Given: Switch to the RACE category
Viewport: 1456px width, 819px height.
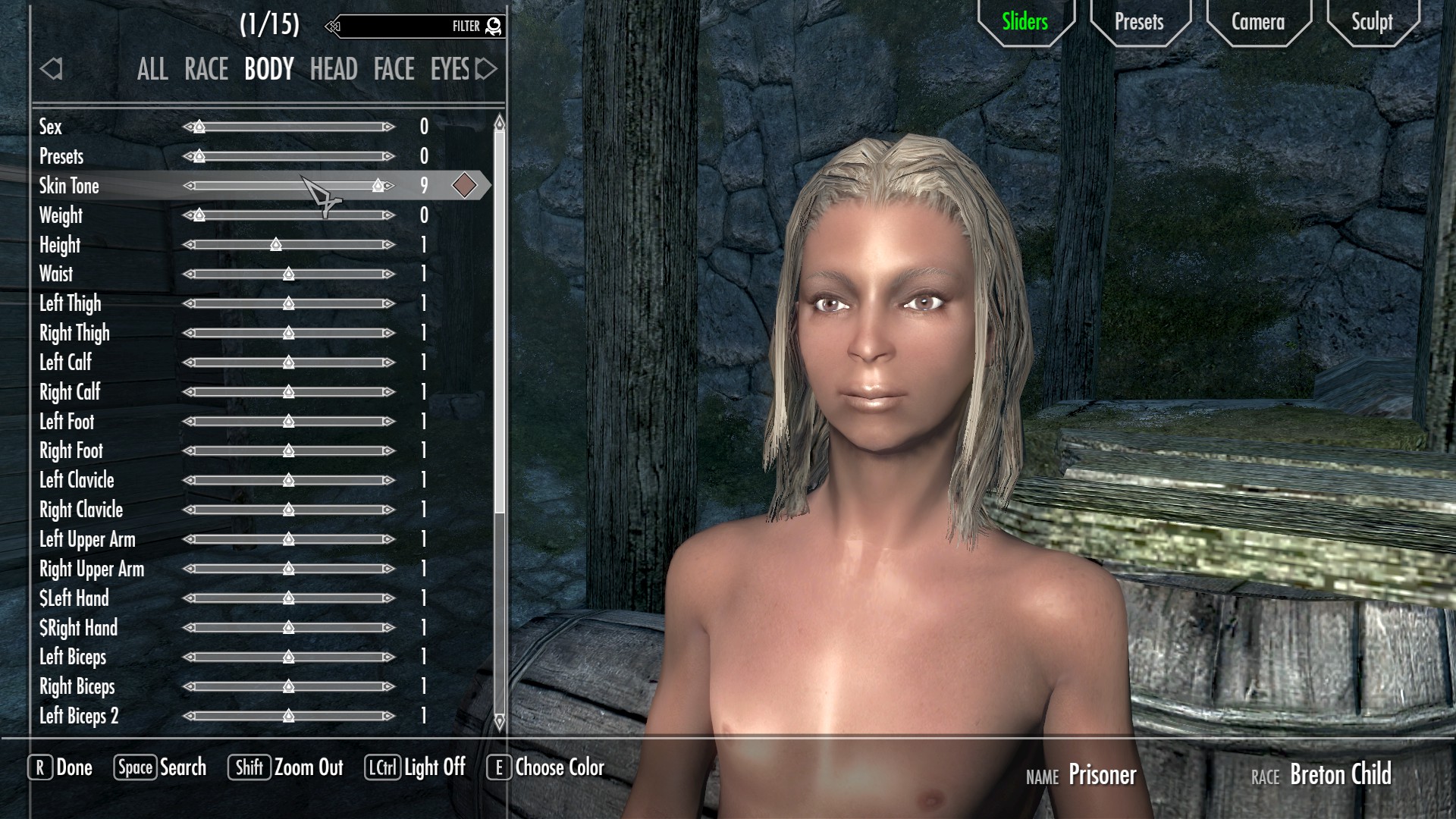Looking at the screenshot, I should click(206, 70).
